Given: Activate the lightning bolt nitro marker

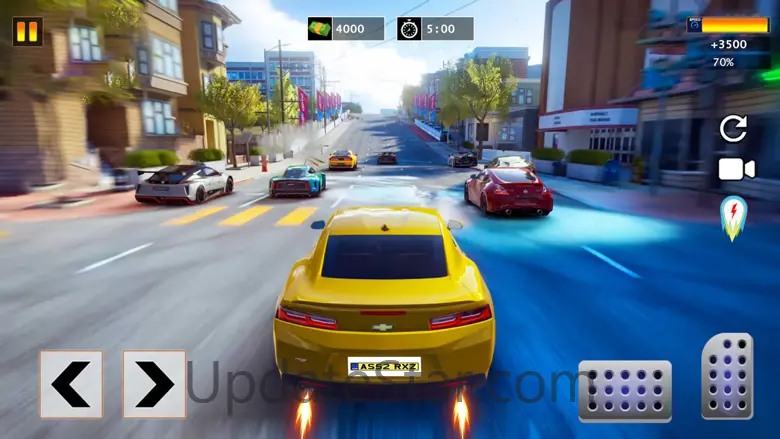Looking at the screenshot, I should pyautogui.click(x=733, y=215).
